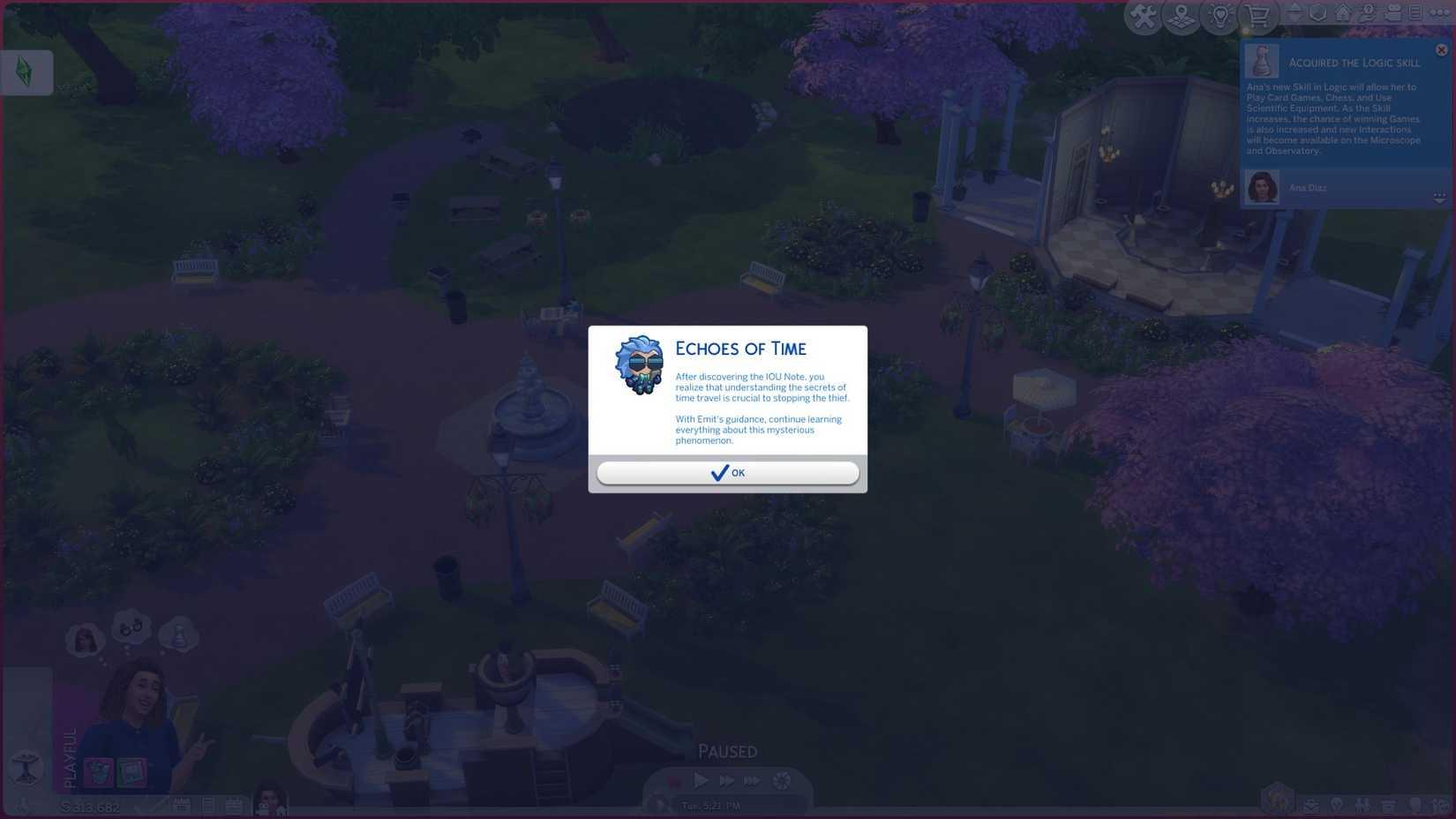
Task: Open Build Mode with the hammer-and-wrench icon
Action: [1143, 15]
